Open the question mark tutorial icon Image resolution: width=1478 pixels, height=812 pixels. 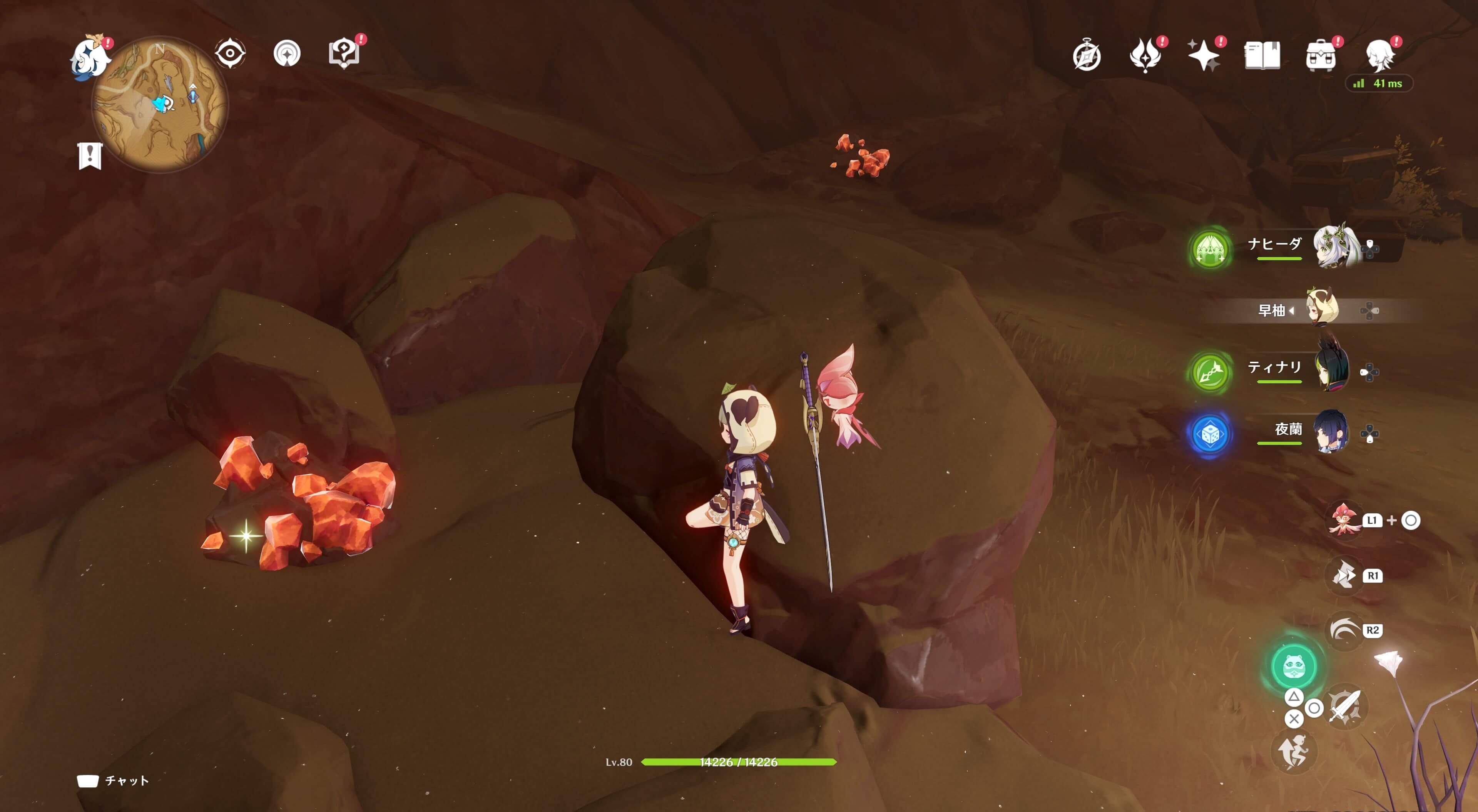tap(344, 53)
